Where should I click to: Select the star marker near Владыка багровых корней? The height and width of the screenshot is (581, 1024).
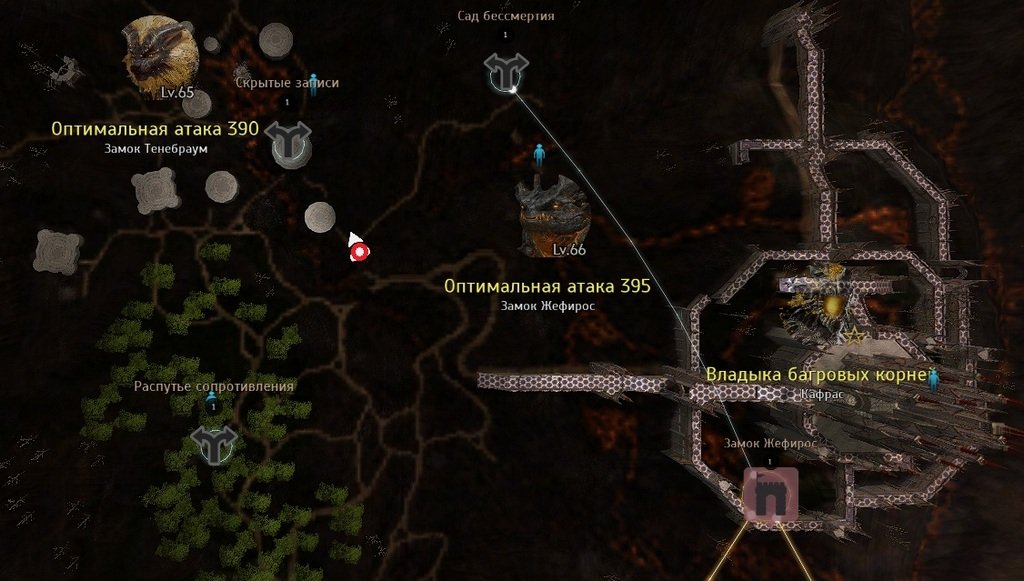pyautogui.click(x=856, y=337)
